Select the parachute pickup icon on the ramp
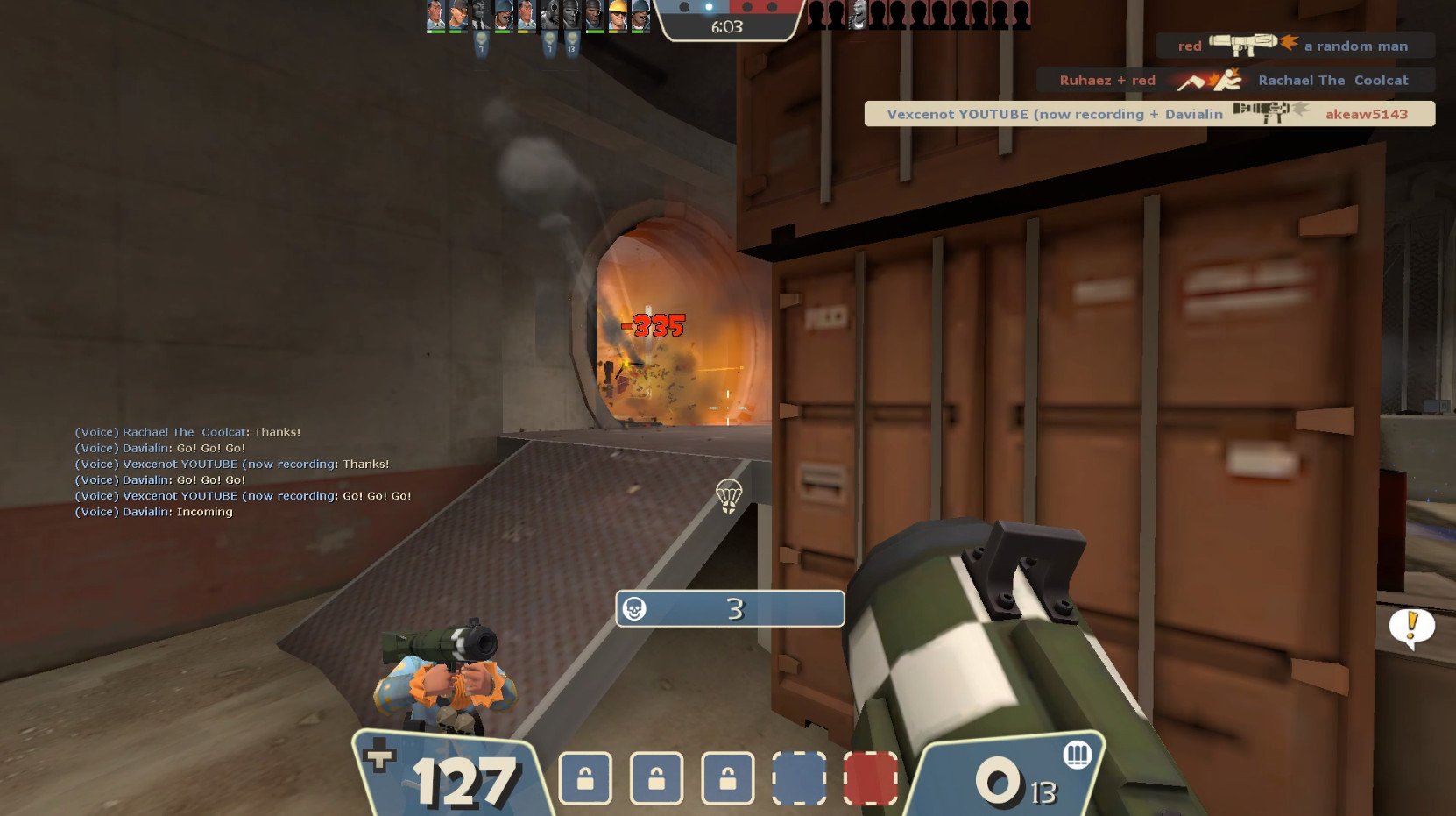 point(730,498)
